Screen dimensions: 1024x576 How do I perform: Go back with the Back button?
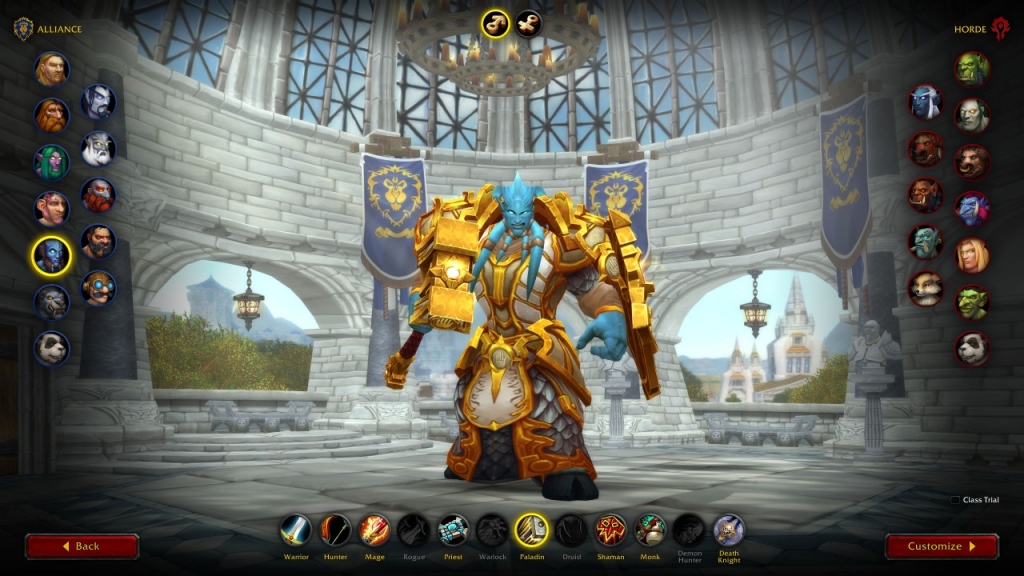pyautogui.click(x=82, y=546)
